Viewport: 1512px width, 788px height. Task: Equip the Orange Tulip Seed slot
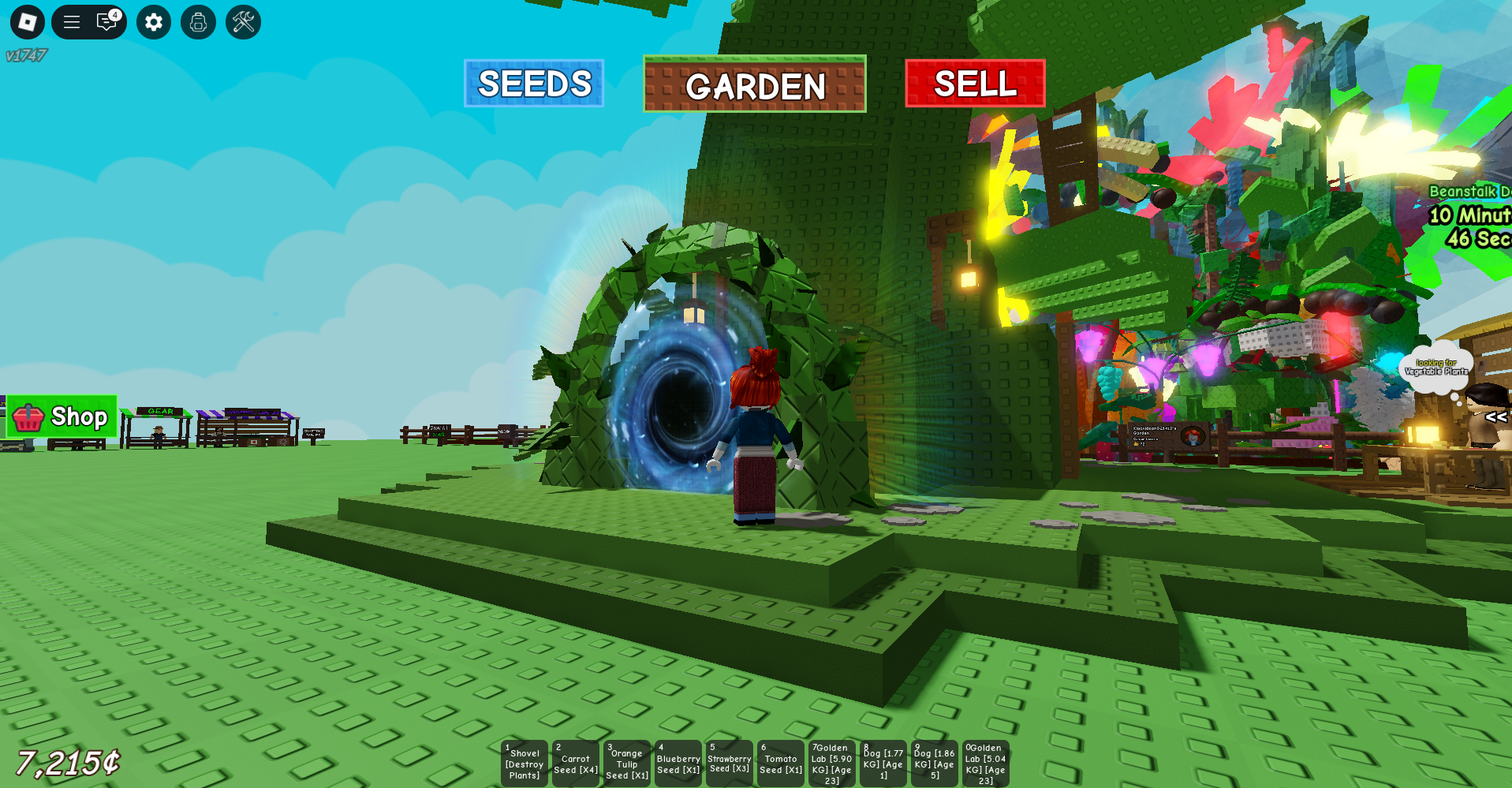[x=626, y=763]
